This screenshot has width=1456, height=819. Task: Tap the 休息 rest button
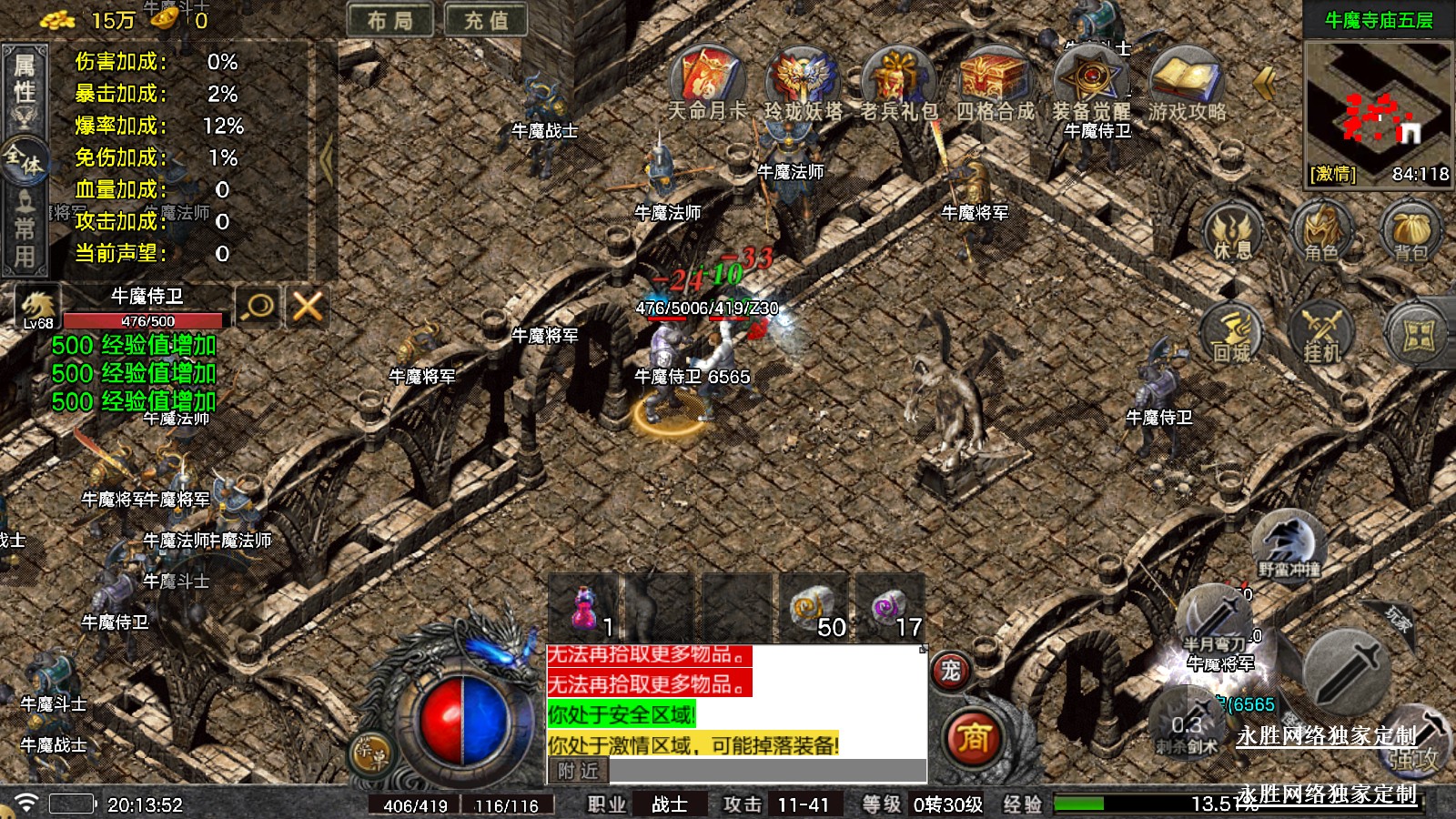pos(1232,230)
